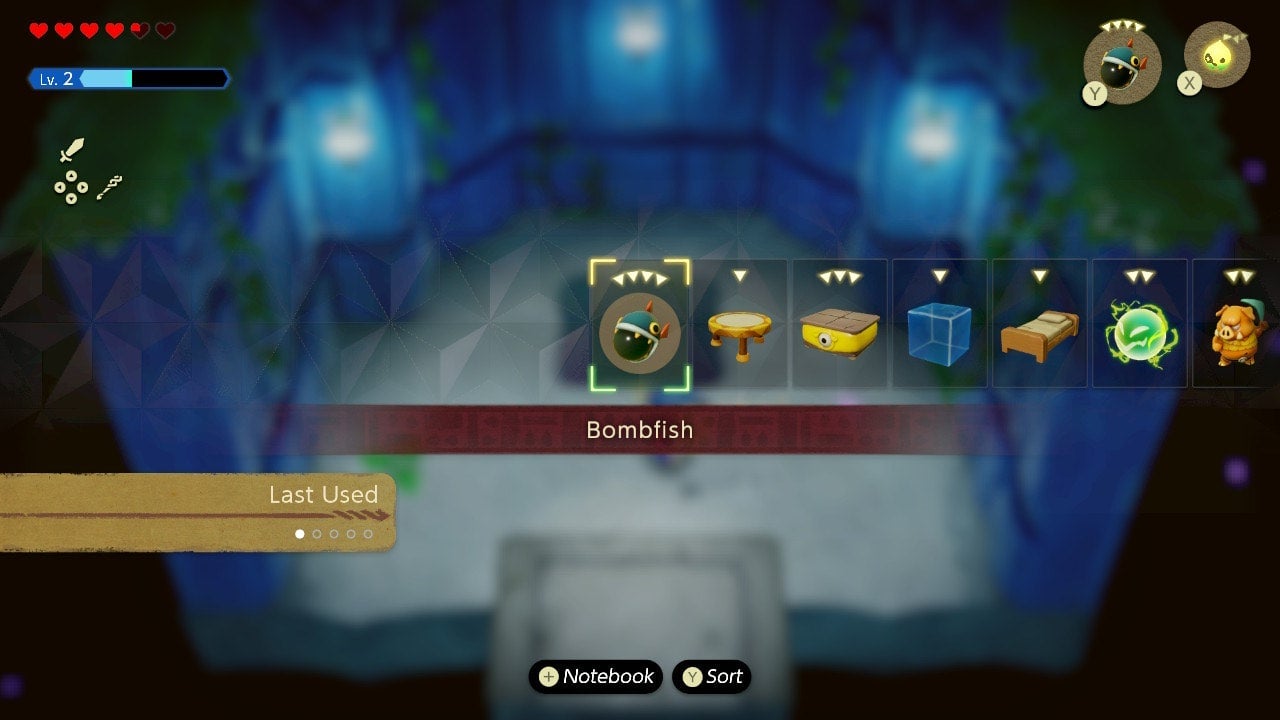
Task: Select the first page dot indicator
Action: (x=298, y=534)
